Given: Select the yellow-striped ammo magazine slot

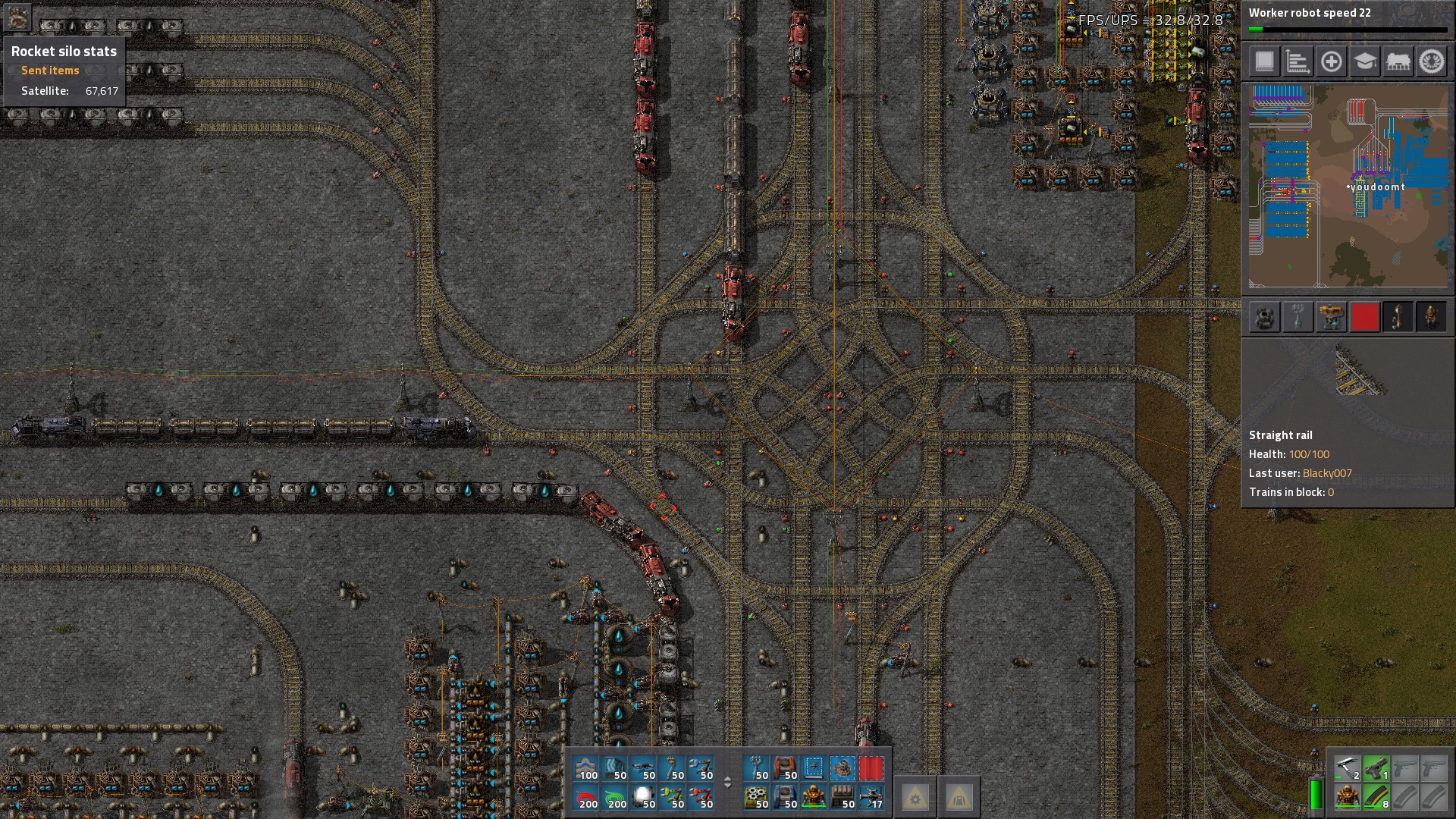Looking at the screenshot, I should [1376, 797].
